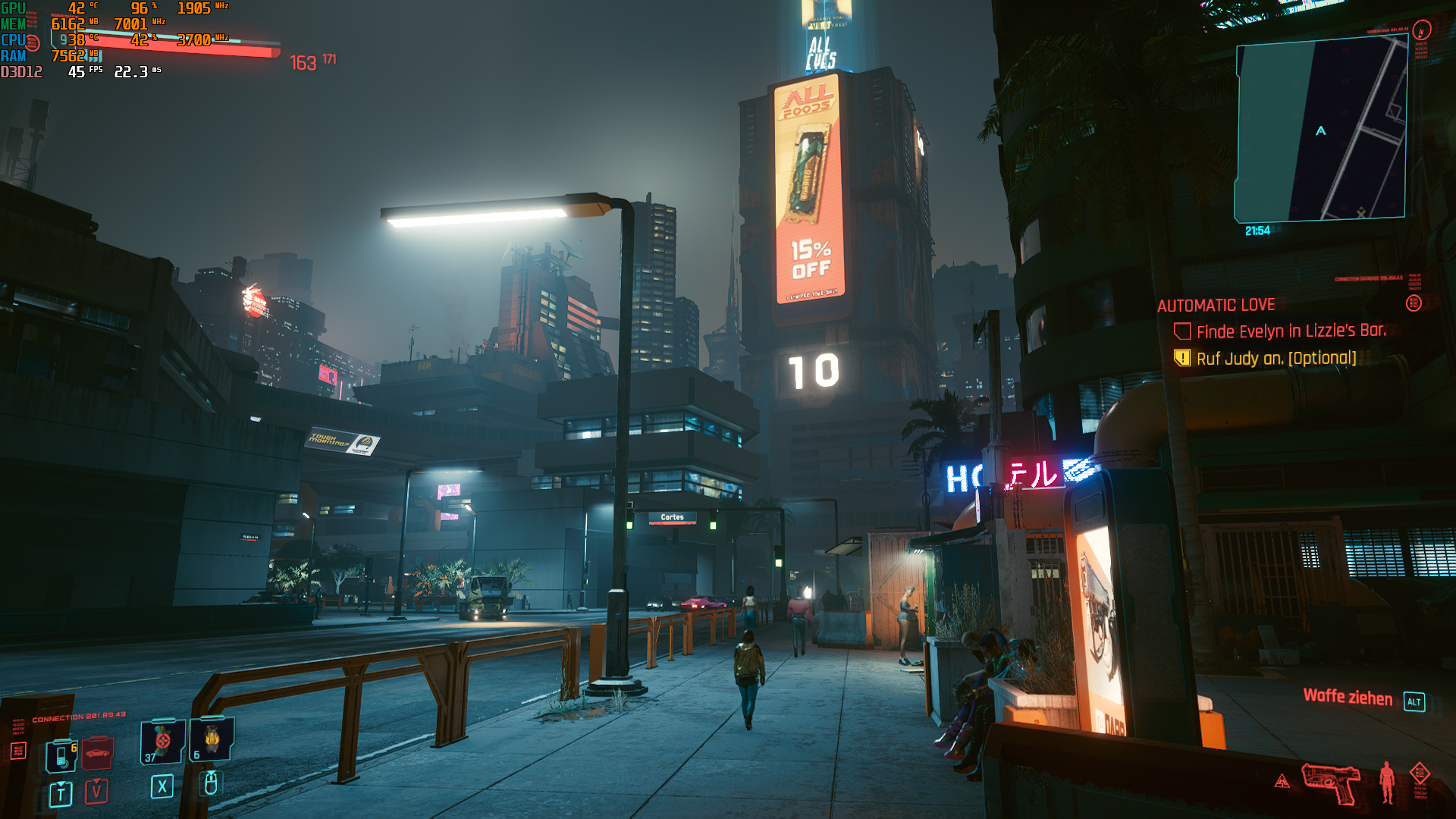Select the AUTOMATIC LOVE quest title
Image resolution: width=1456 pixels, height=819 pixels.
point(1217,305)
